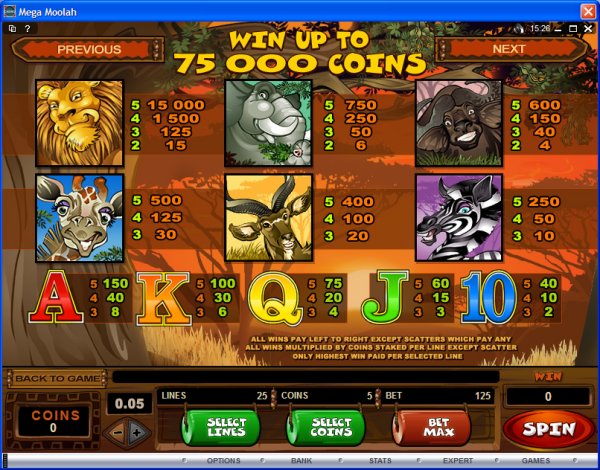Show the Stats menu

point(379,462)
